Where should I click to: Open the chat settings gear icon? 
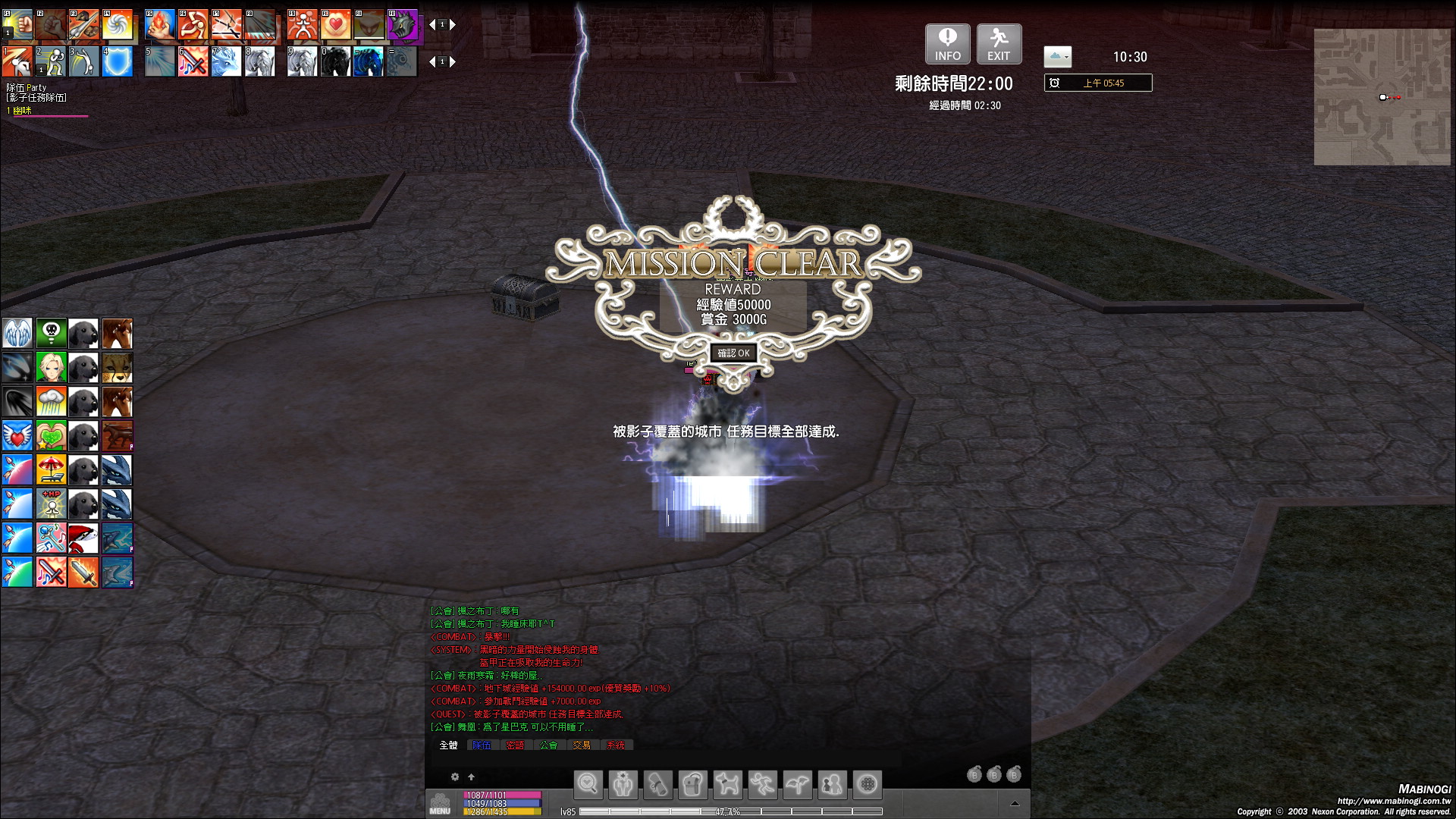tap(455, 777)
